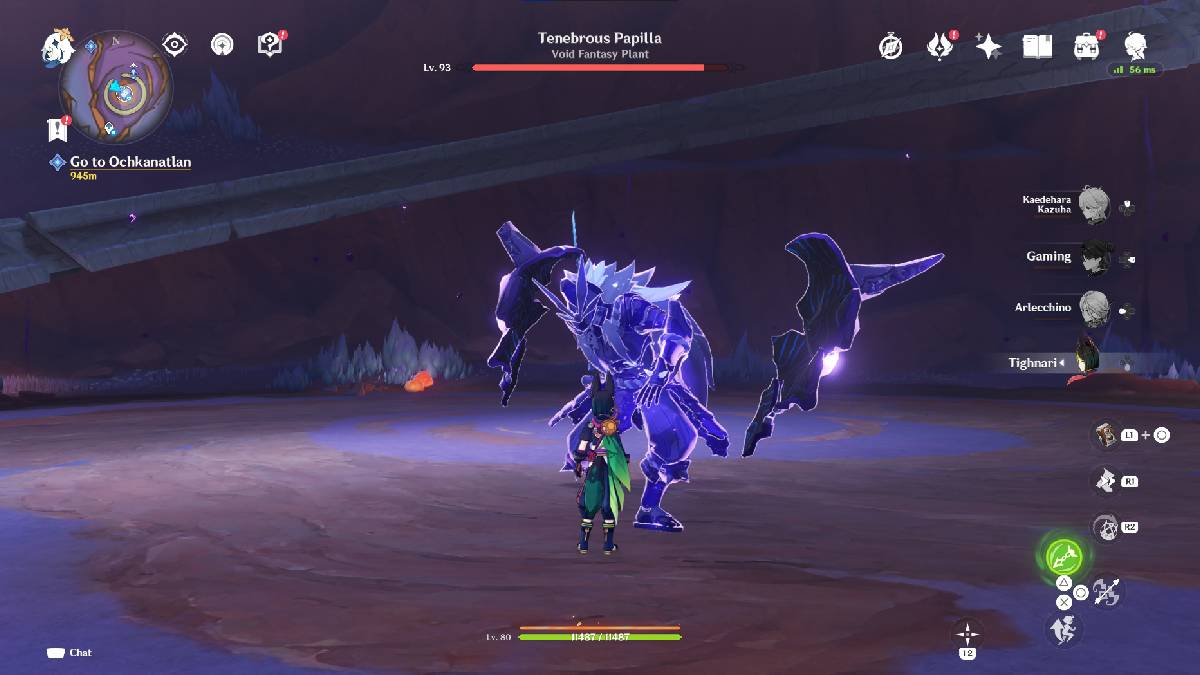The image size is (1200, 675).
Task: Click the eye-shaped elemental sight icon
Action: pos(175,45)
